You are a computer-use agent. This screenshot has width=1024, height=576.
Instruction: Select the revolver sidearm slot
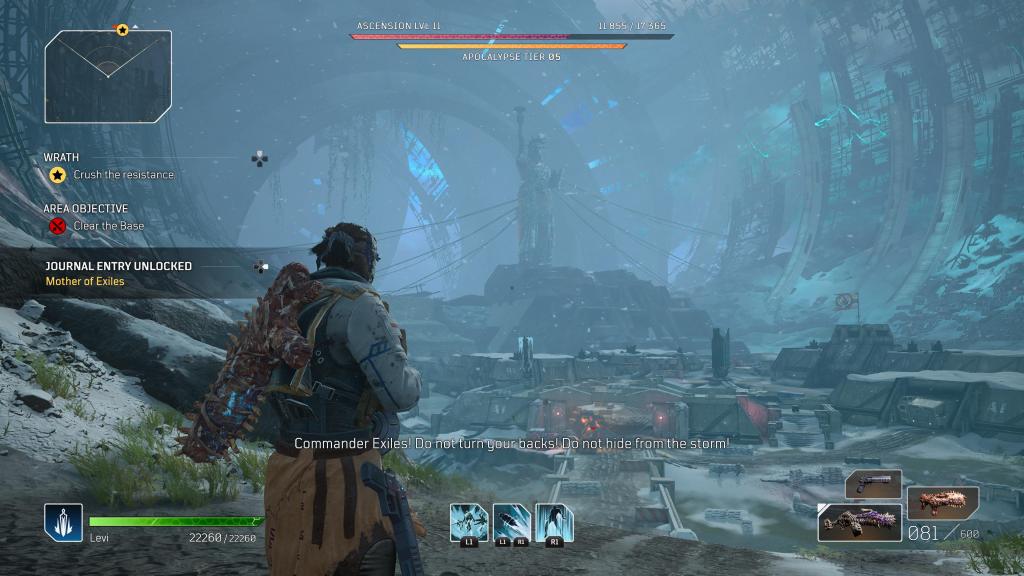(x=873, y=484)
